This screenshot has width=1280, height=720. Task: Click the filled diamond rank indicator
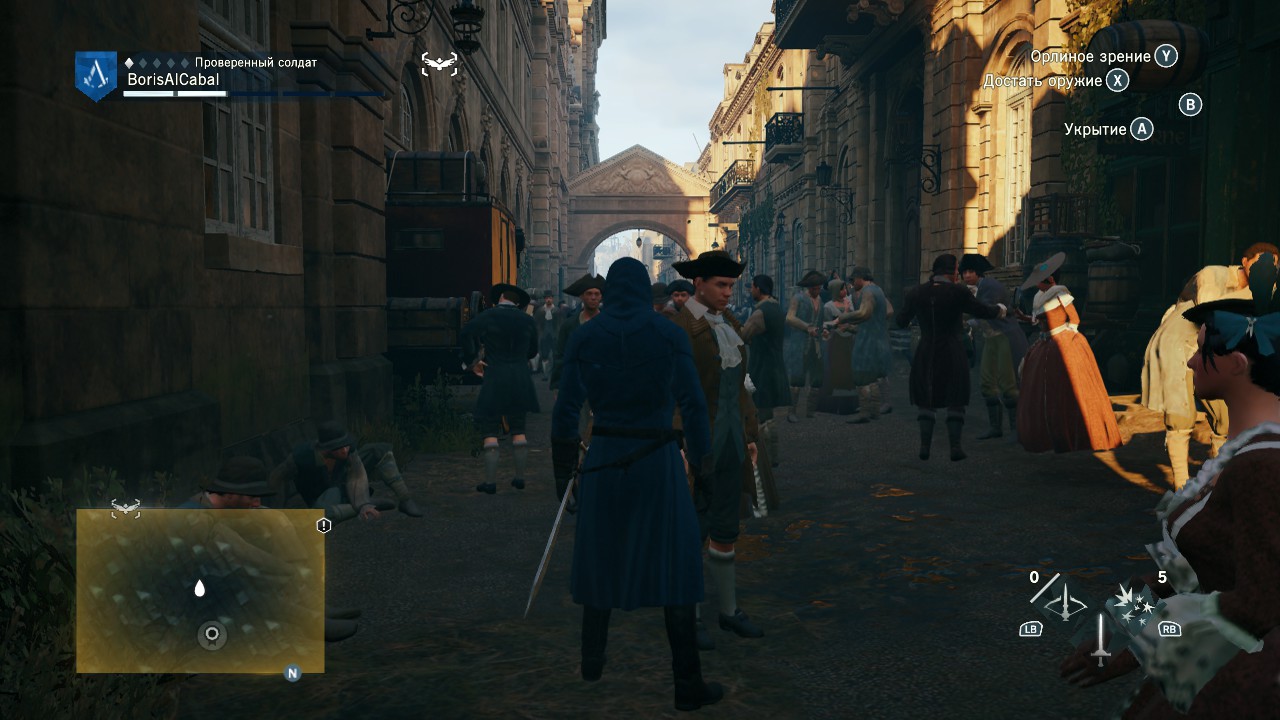pyautogui.click(x=129, y=62)
